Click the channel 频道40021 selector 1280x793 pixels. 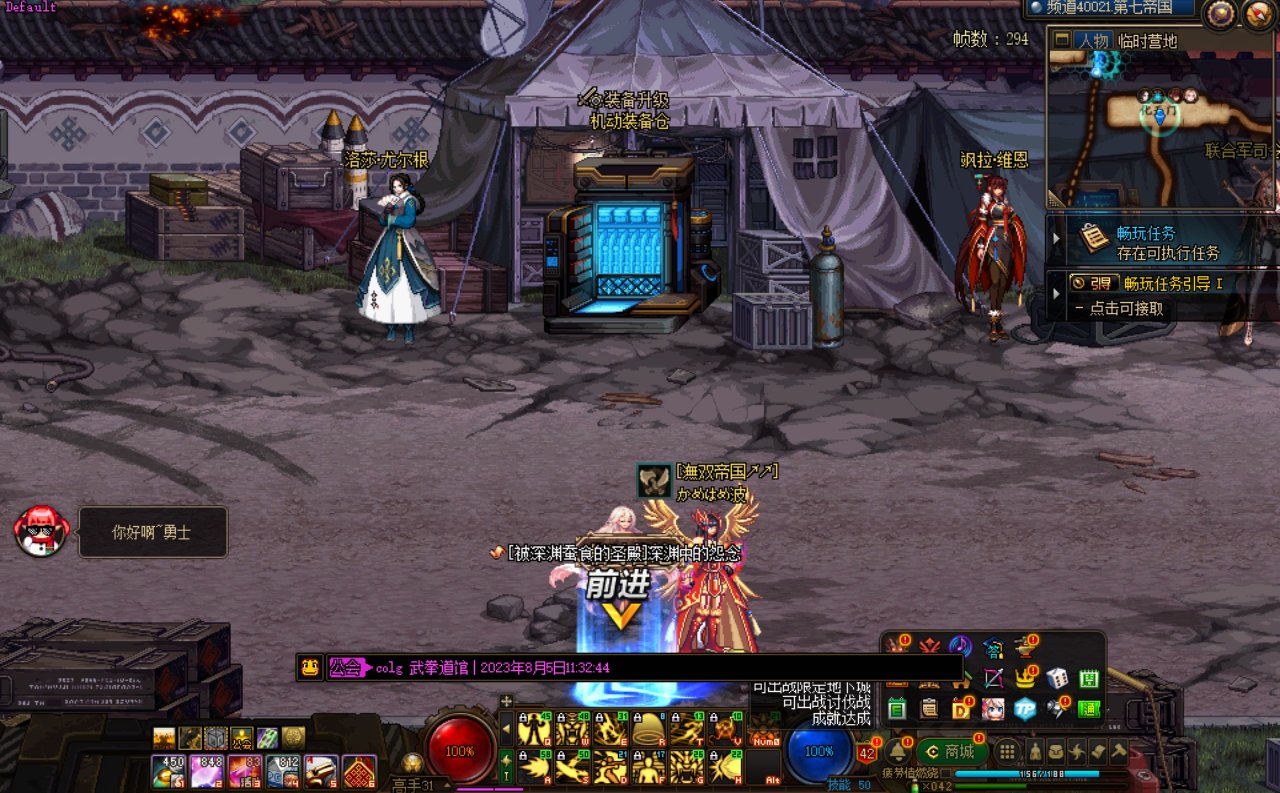point(1110,8)
